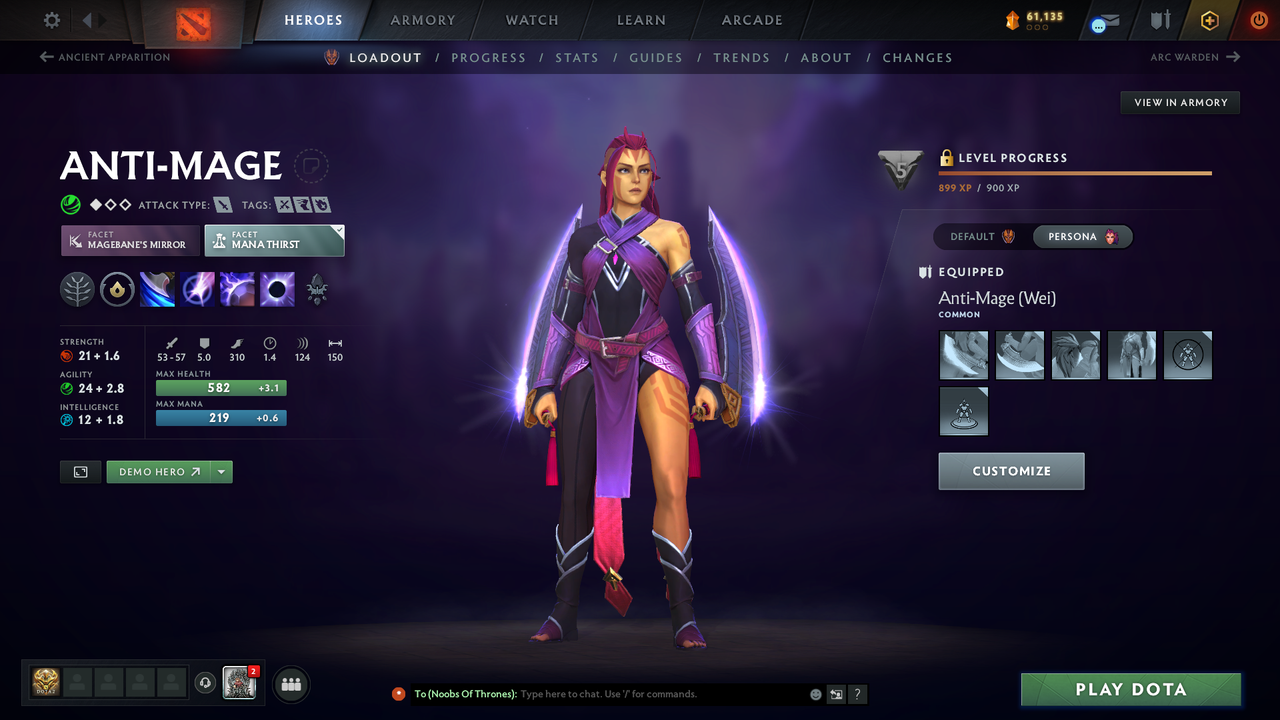The height and width of the screenshot is (720, 1280).
Task: Switch to the Persona toggle
Action: click(x=1082, y=236)
